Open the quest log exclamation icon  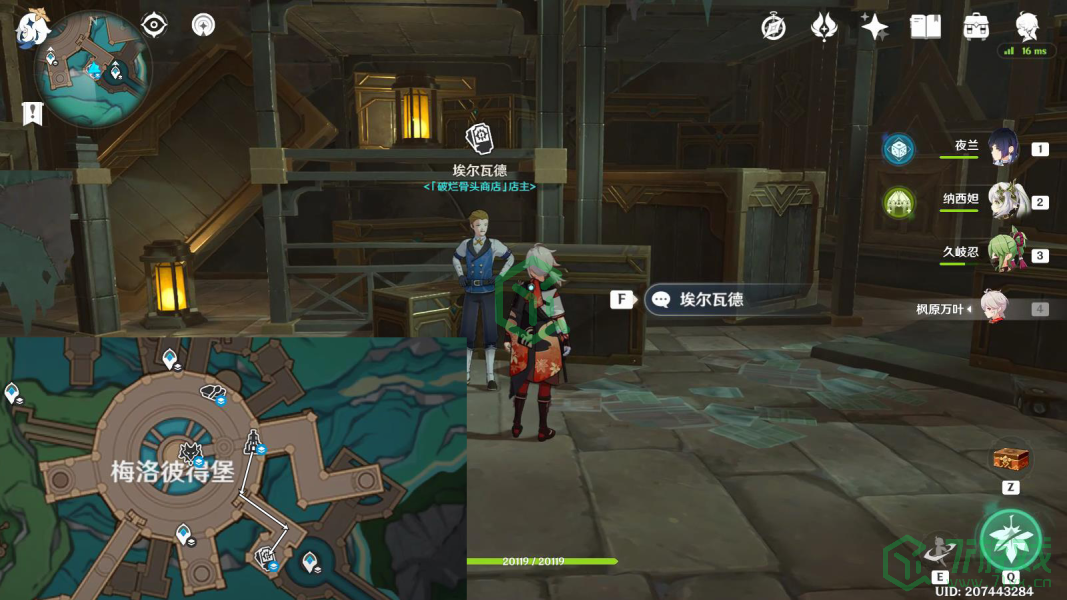[33, 113]
